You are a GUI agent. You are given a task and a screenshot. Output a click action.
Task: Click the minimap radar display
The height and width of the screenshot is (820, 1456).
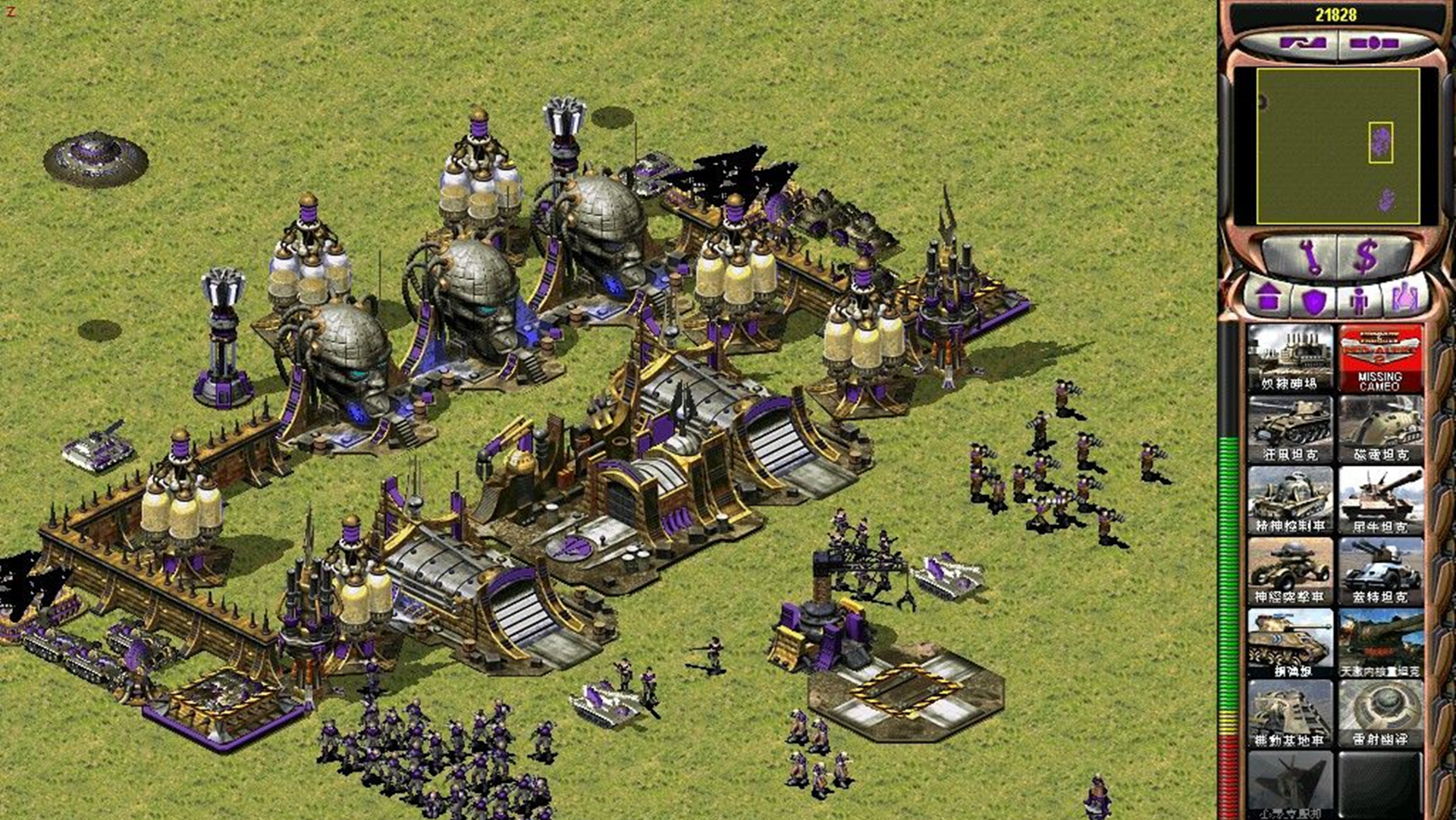tap(1338, 146)
